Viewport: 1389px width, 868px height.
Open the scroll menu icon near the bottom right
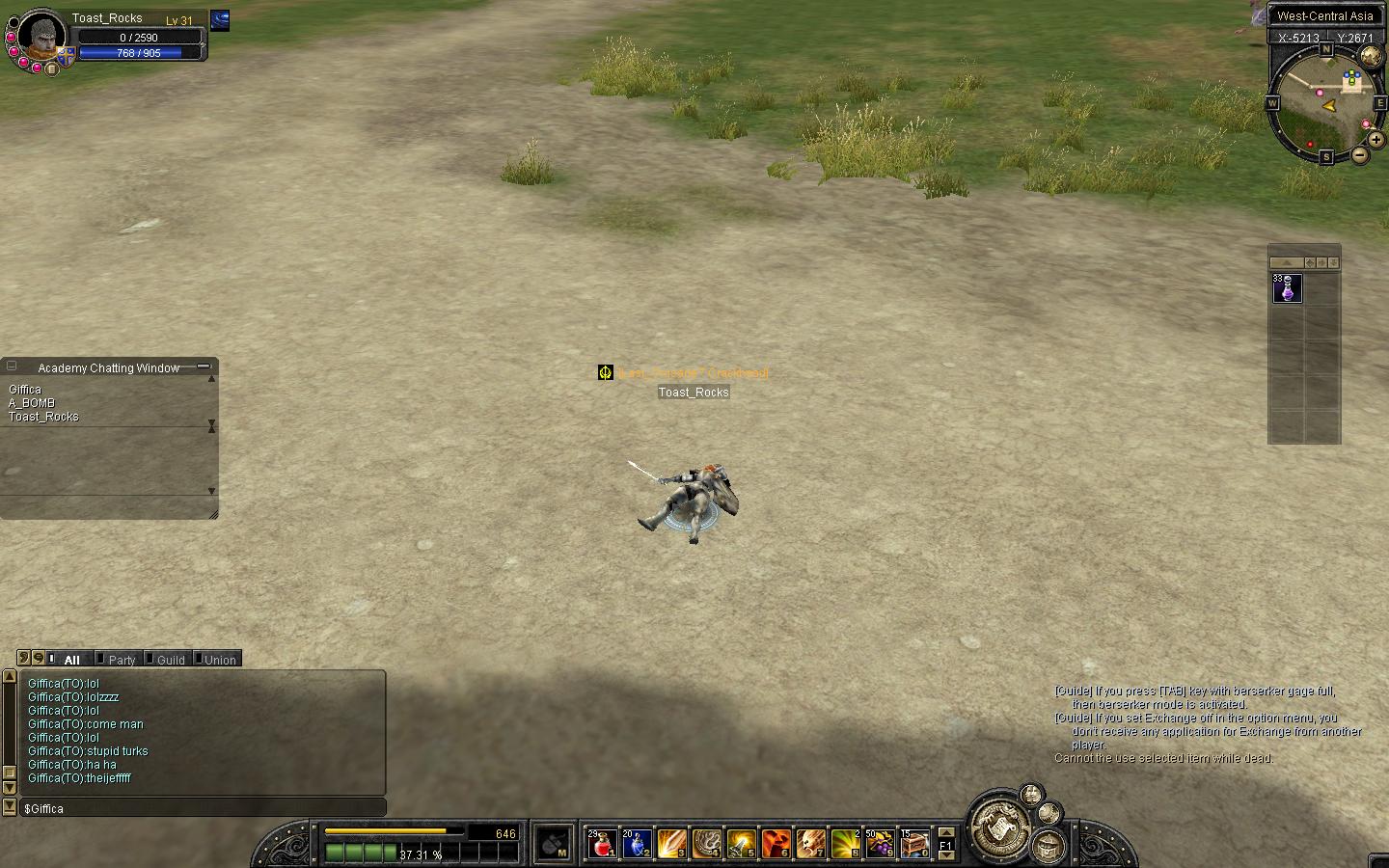point(999,827)
